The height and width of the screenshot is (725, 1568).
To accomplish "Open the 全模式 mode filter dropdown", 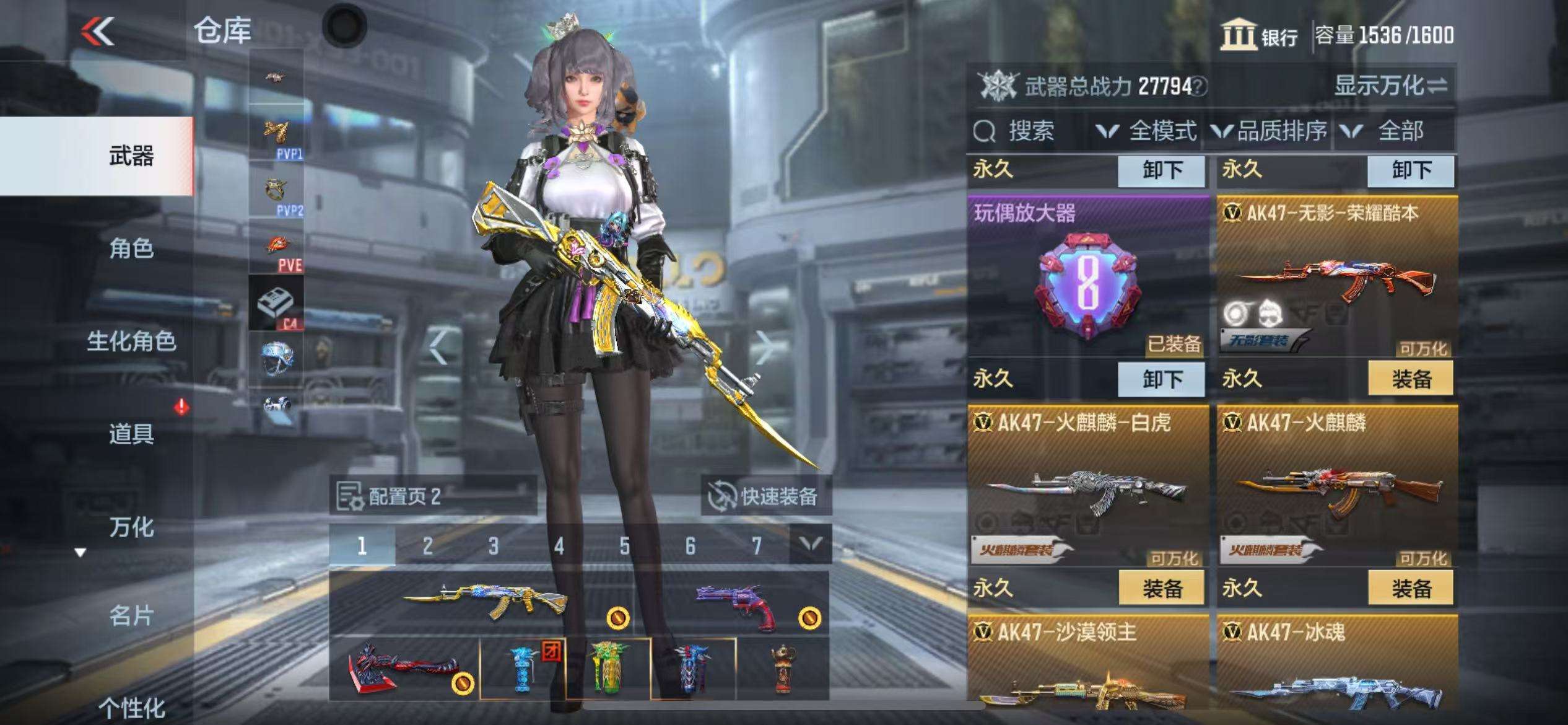I will (x=1147, y=131).
